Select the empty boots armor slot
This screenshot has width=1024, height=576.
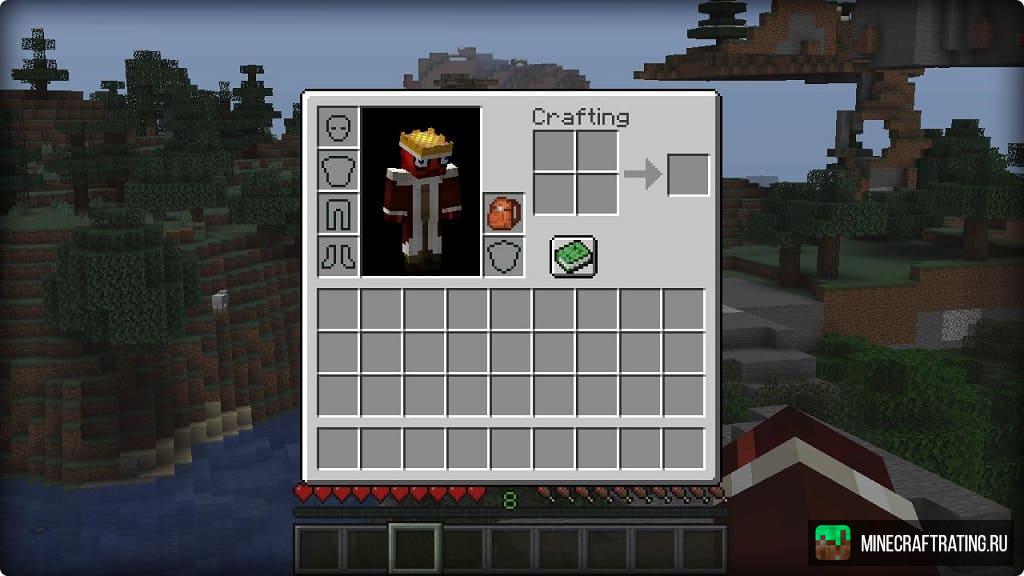(339, 256)
